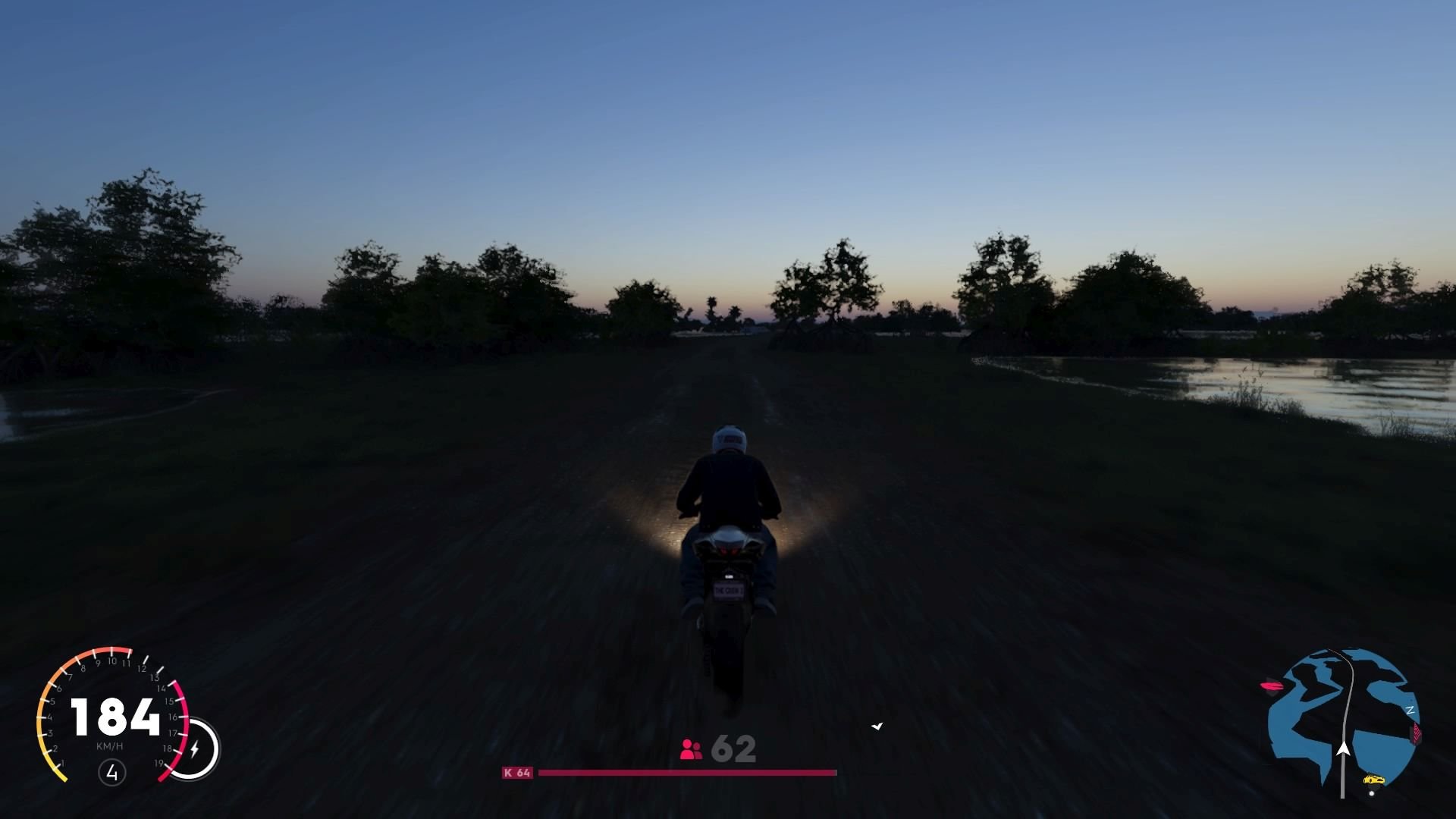The height and width of the screenshot is (819, 1456).
Task: Select the nitro boost lightning icon
Action: point(195,748)
